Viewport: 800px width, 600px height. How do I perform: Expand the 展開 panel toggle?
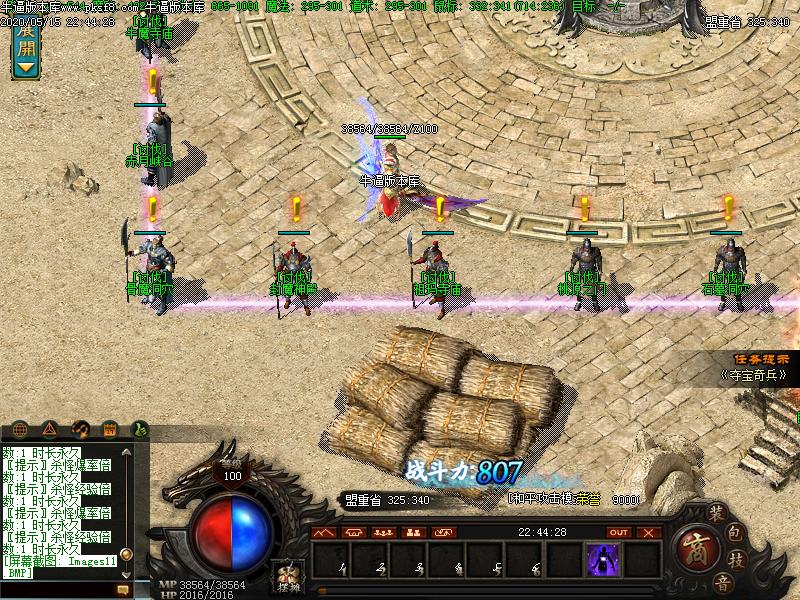click(24, 50)
